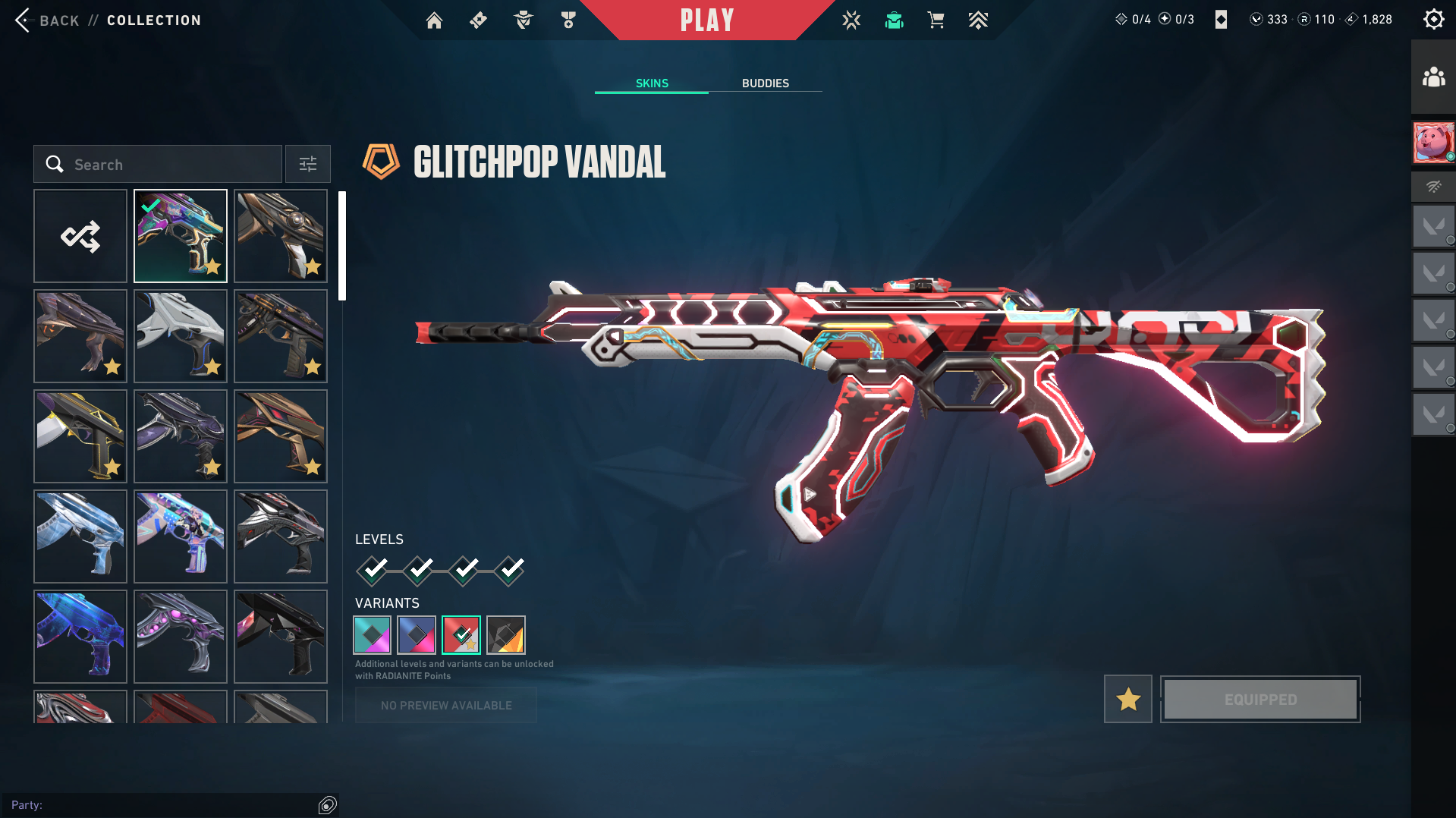Toggle the favorite star button

[x=1127, y=699]
